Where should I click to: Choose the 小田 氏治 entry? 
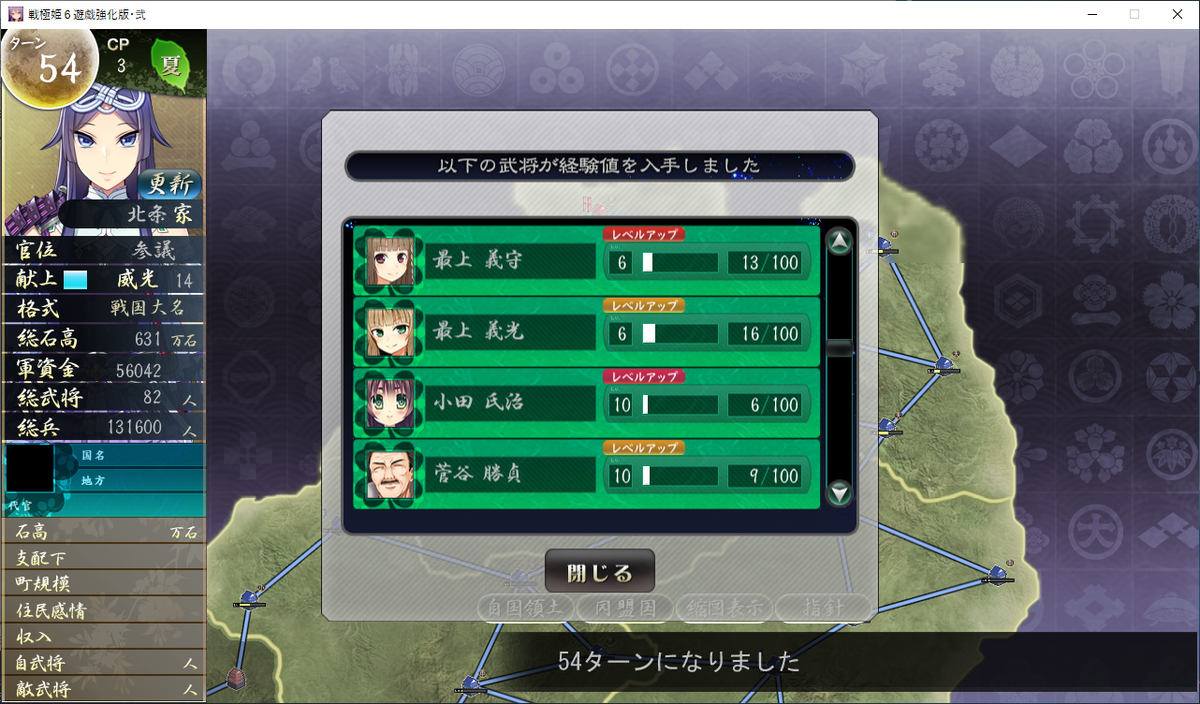click(x=586, y=404)
